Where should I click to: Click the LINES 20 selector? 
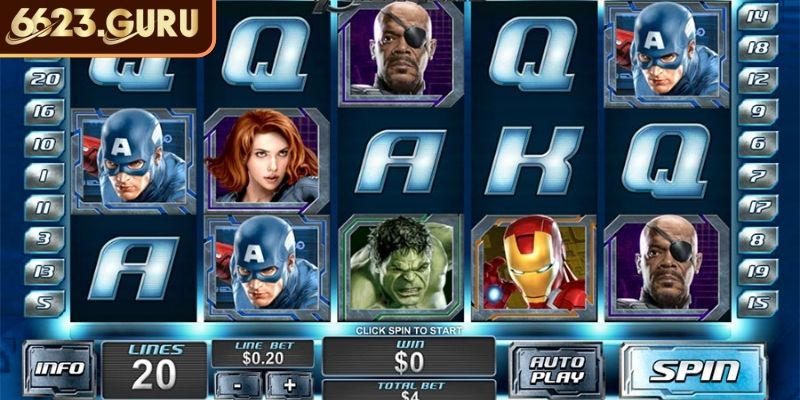tap(153, 366)
